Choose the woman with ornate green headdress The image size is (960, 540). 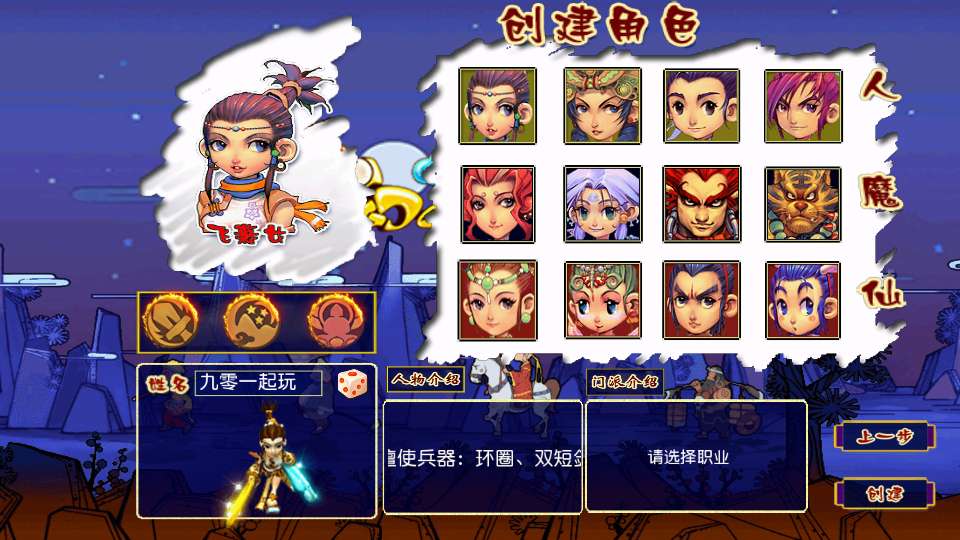[x=601, y=105]
